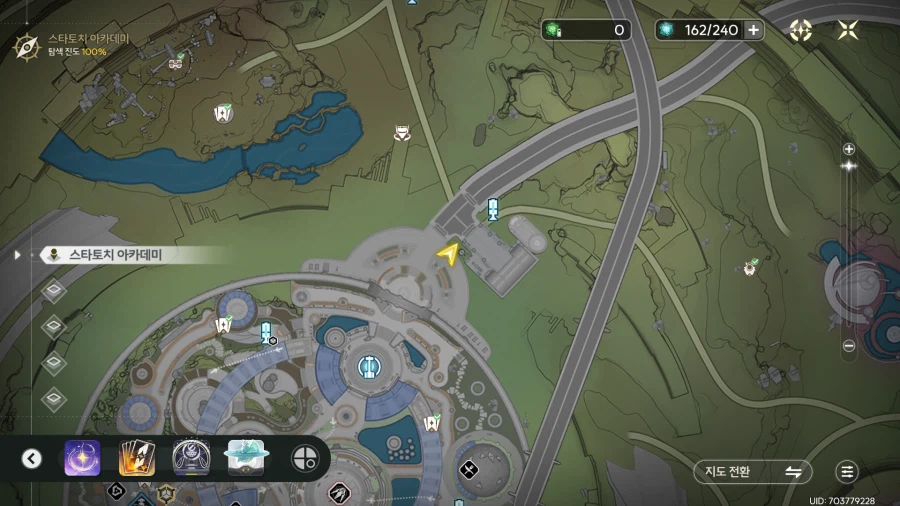Image resolution: width=900 pixels, height=506 pixels.
Task: Open the crescent moon emblem shortcut
Action: coord(190,458)
